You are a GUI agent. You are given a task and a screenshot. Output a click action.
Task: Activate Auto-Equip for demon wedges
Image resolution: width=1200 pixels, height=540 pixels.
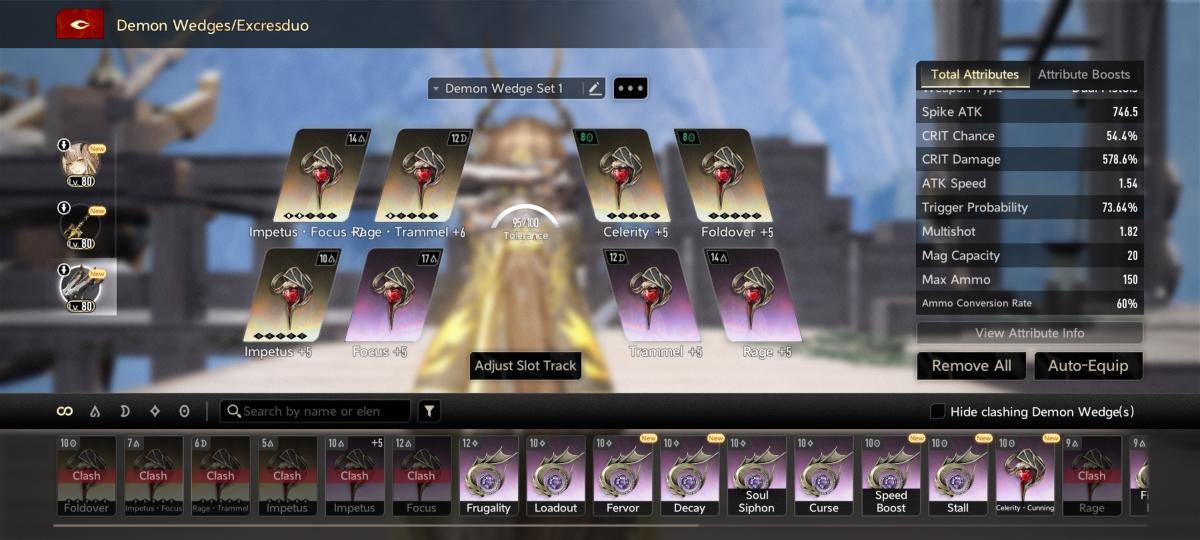point(1088,366)
